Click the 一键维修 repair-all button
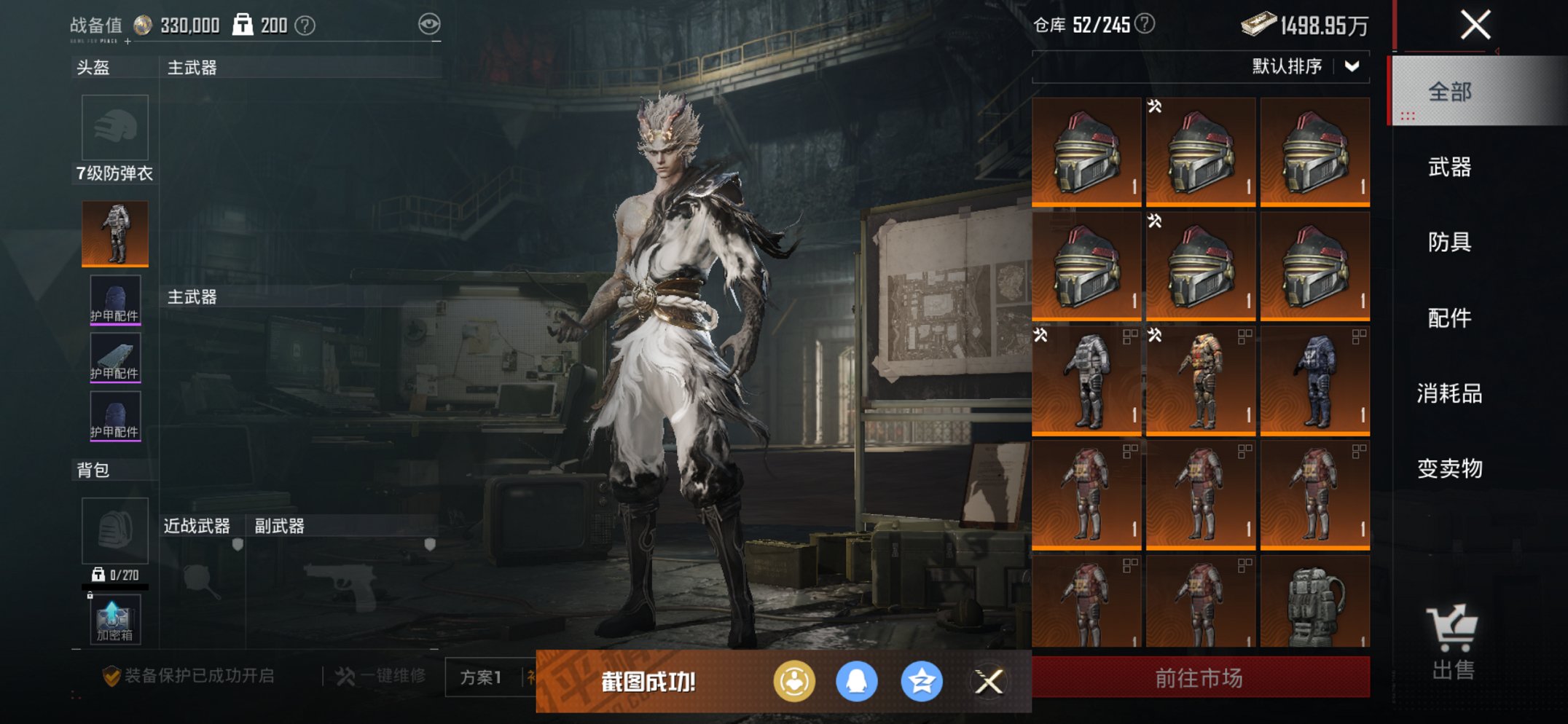 tap(382, 677)
